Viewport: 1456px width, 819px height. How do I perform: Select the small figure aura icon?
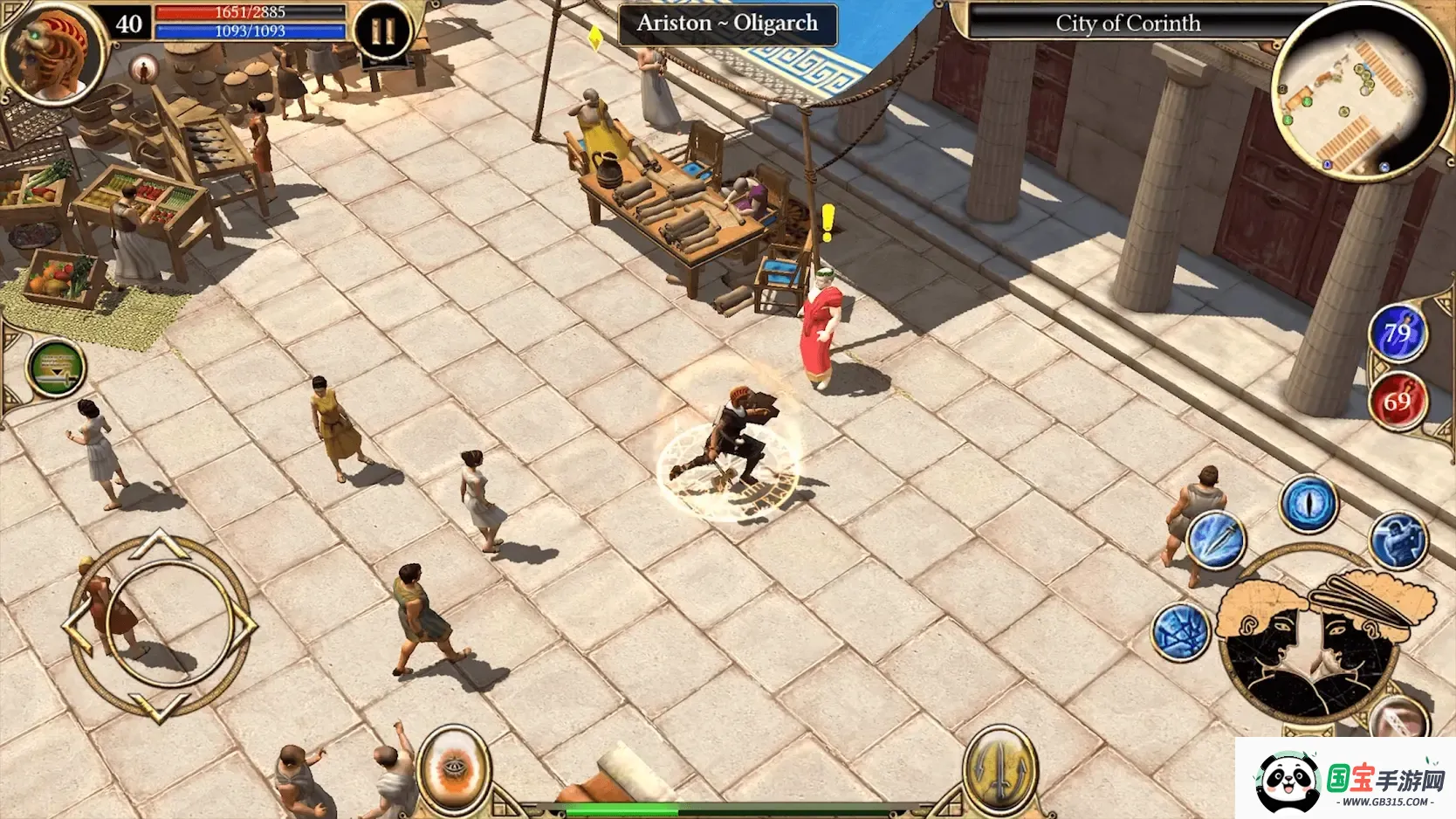144,68
